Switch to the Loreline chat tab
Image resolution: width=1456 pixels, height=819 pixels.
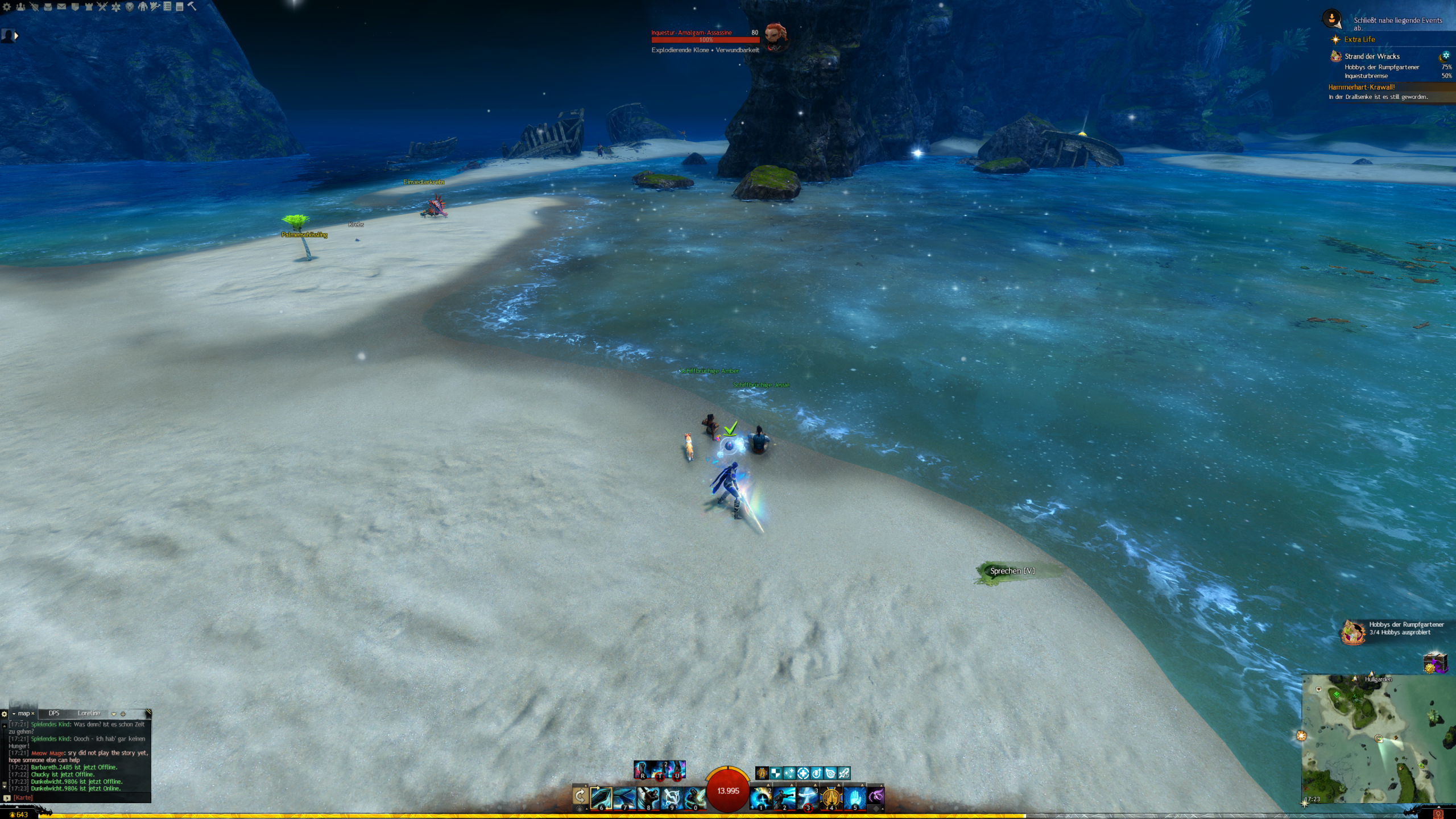tap(89, 713)
